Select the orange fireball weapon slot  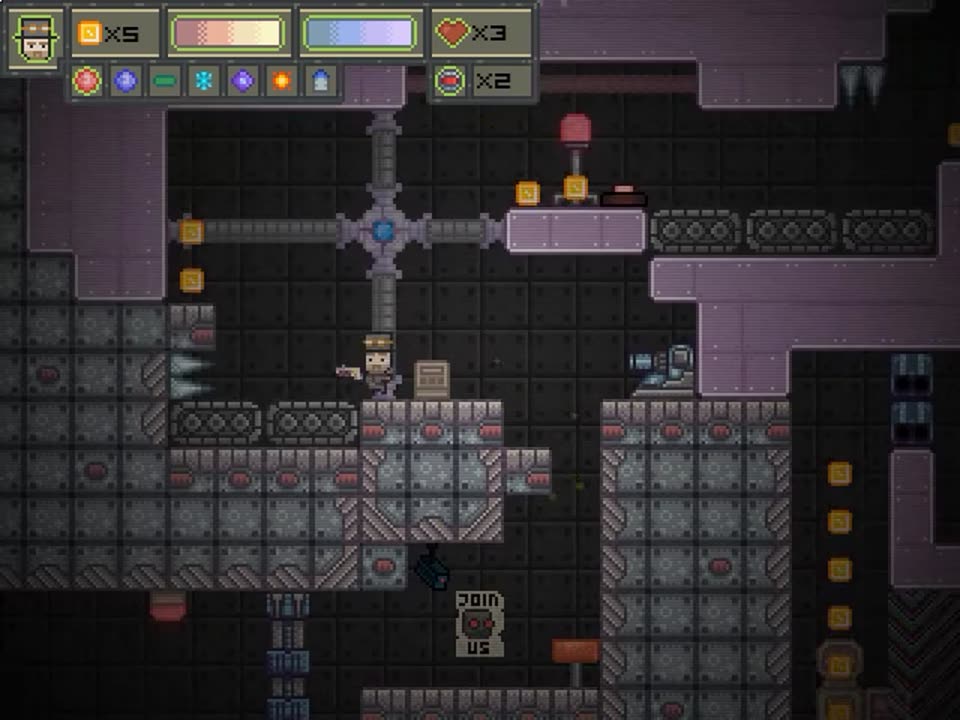click(281, 80)
